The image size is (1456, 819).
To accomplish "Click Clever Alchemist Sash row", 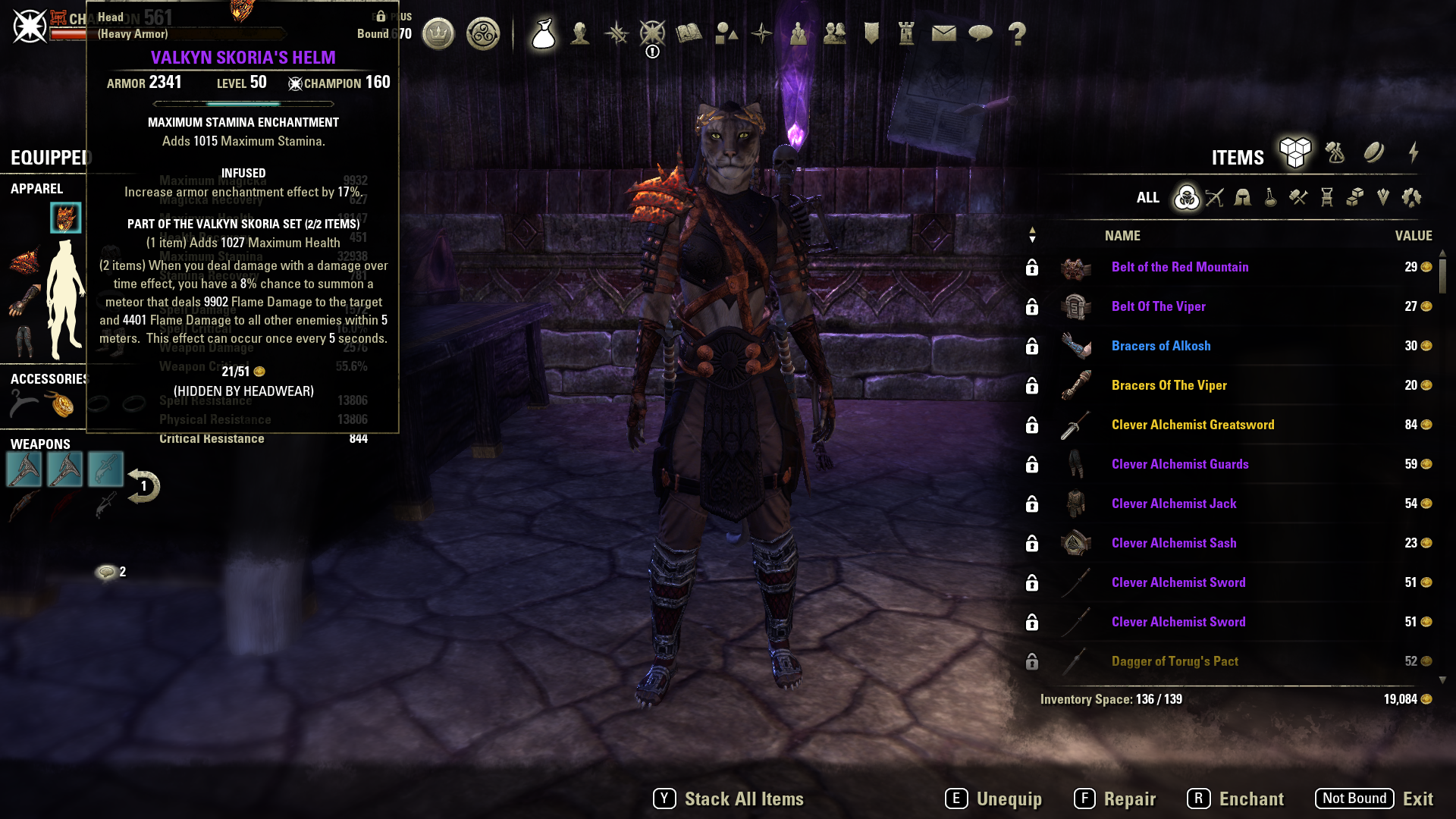I will click(1173, 543).
